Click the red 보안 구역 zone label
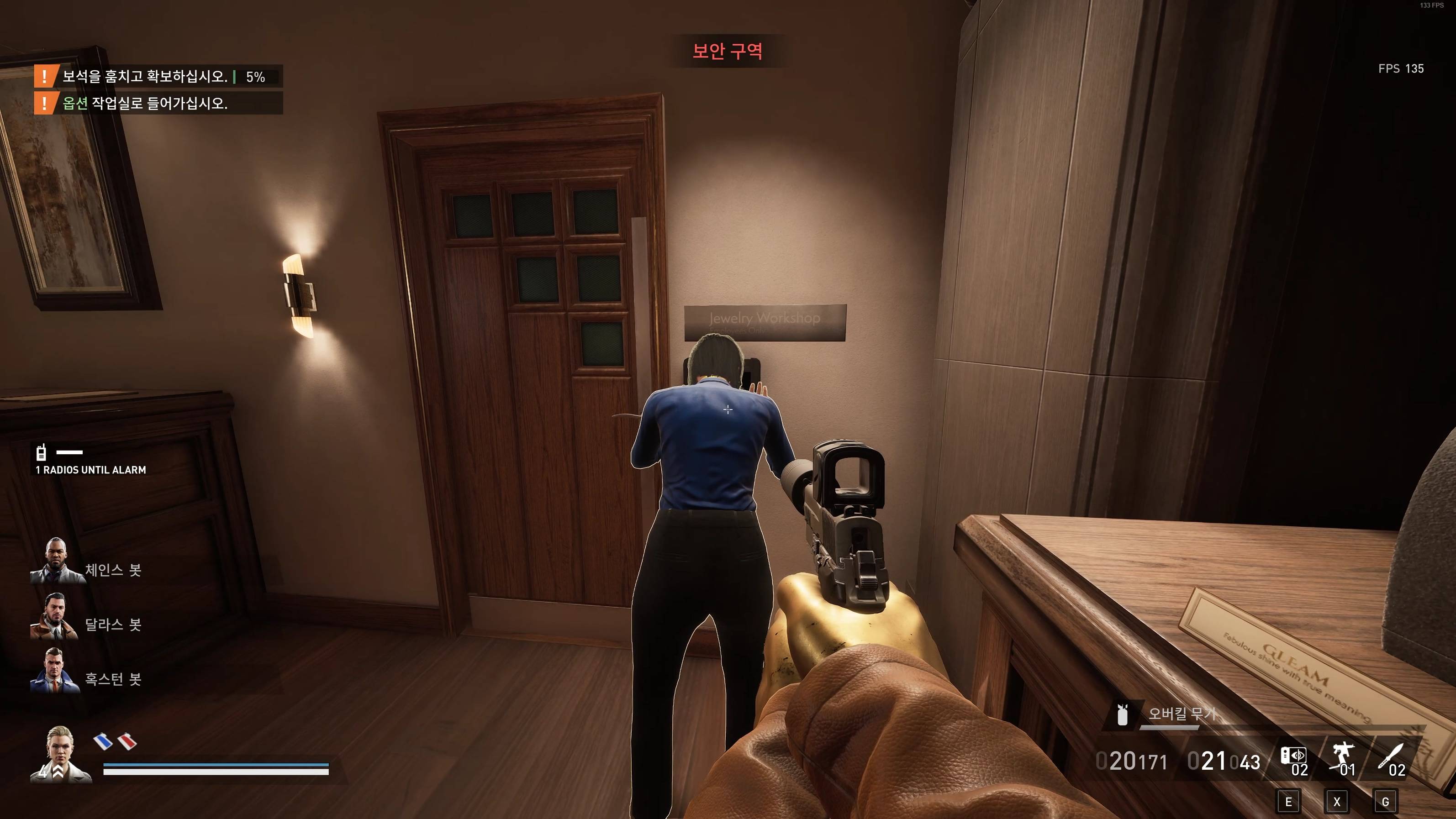1456x819 pixels. pos(728,52)
